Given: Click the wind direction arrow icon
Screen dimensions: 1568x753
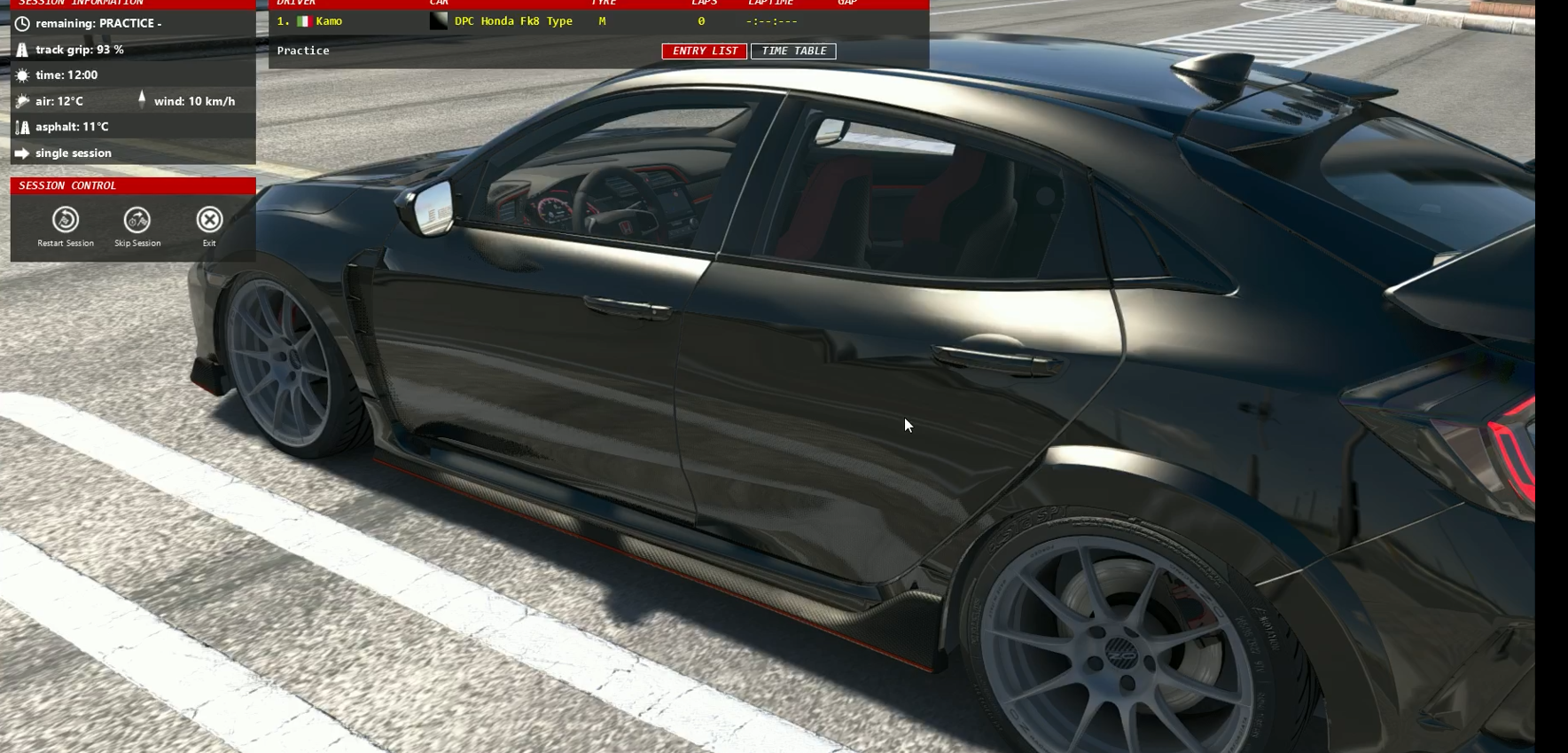Looking at the screenshot, I should click(x=142, y=99).
